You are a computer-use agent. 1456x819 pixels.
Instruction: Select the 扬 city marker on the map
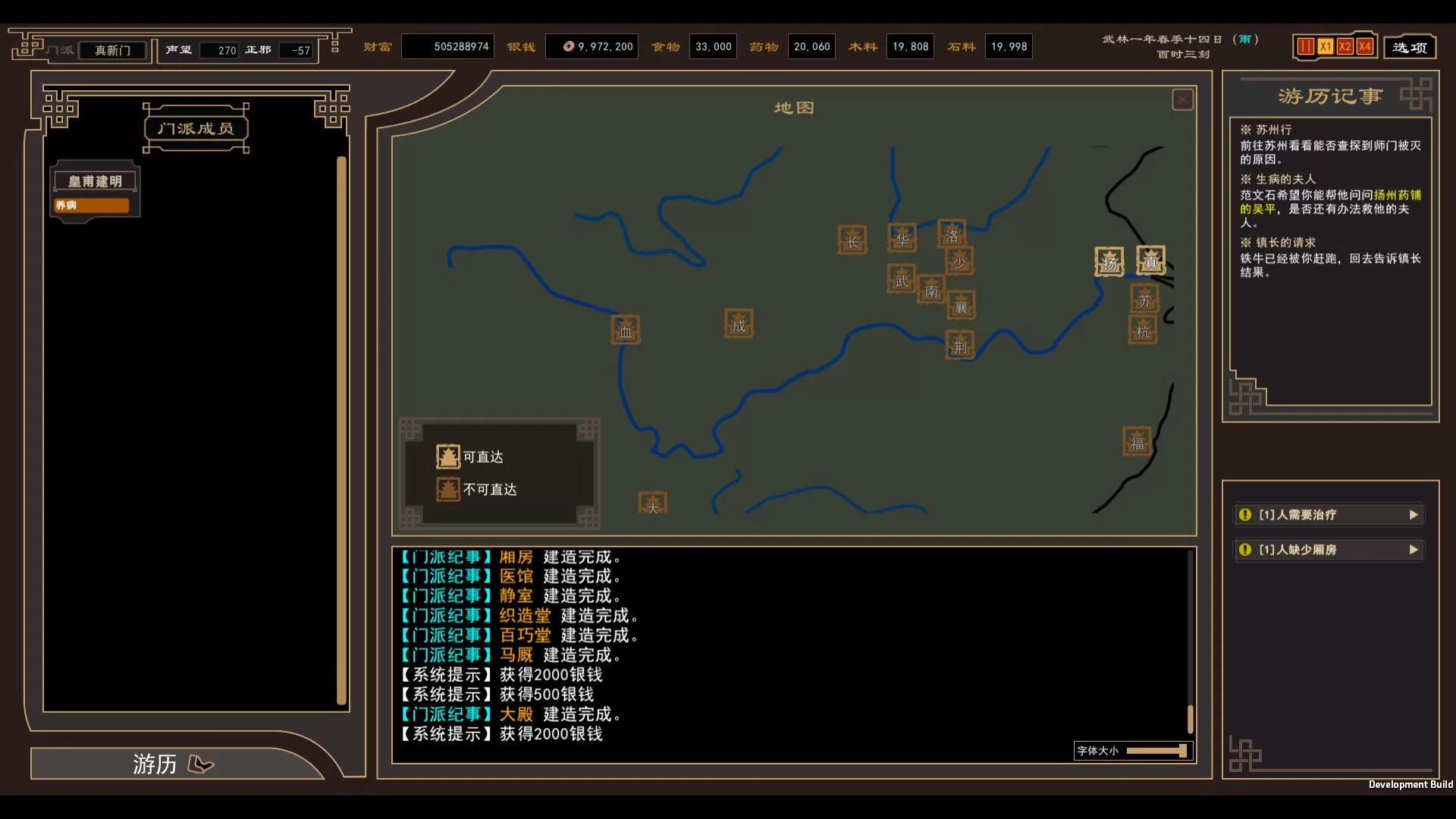point(1109,262)
